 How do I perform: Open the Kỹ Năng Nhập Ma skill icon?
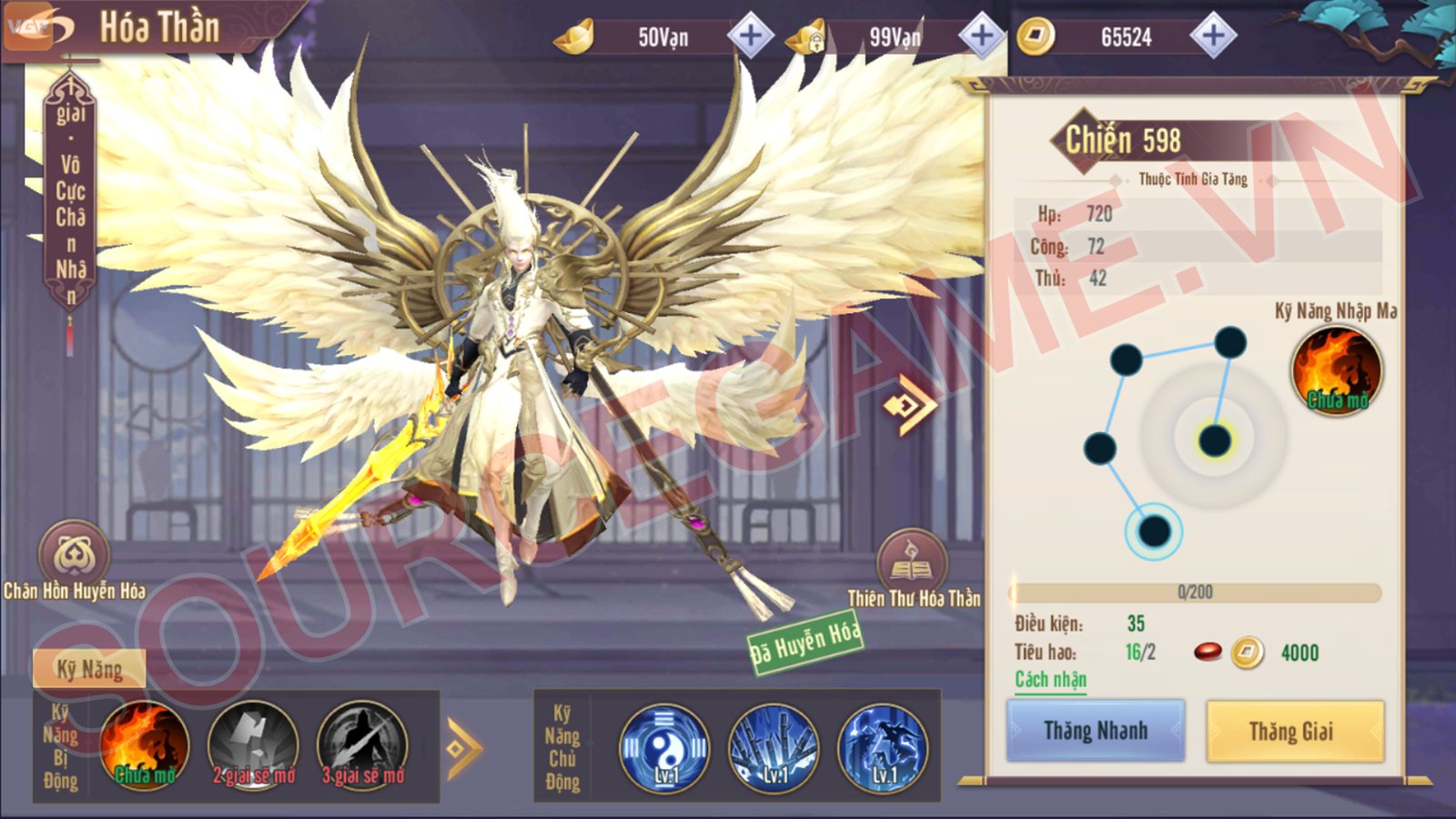click(1336, 369)
